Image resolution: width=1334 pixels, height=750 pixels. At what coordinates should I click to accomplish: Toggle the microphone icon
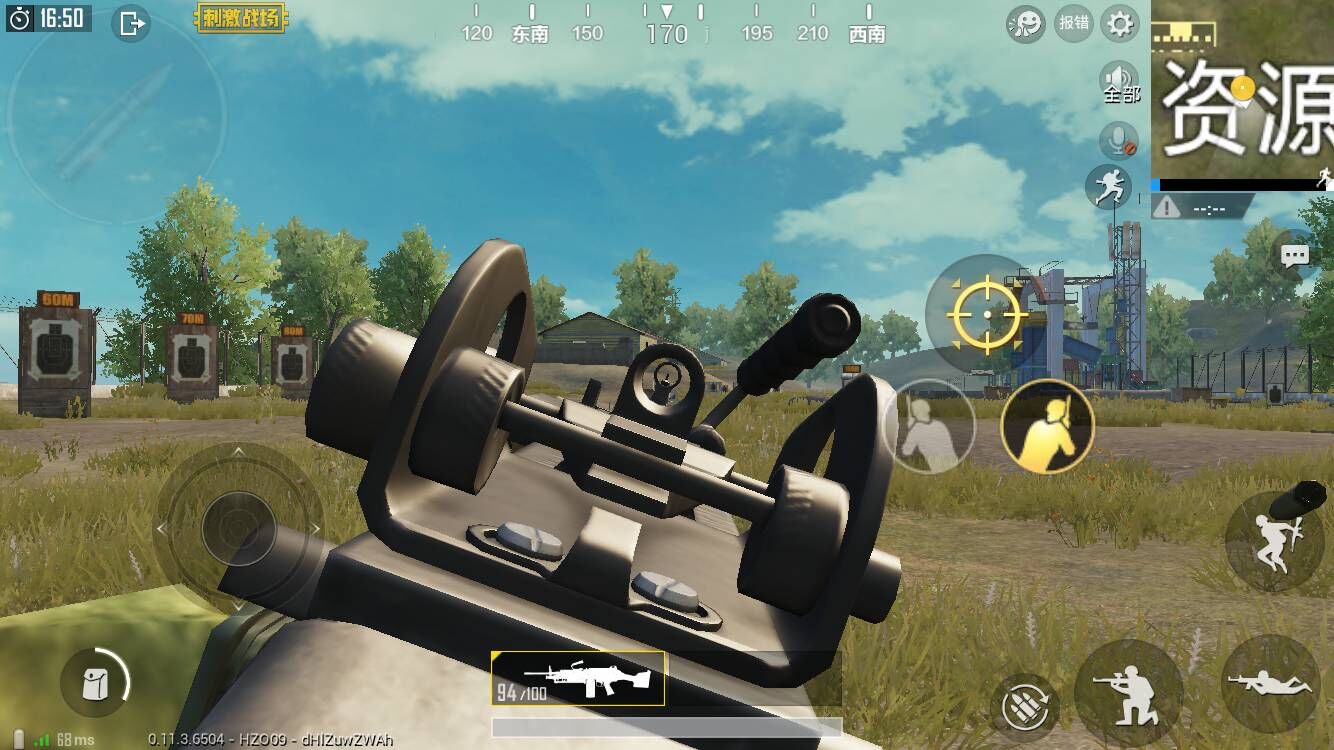pos(1119,141)
